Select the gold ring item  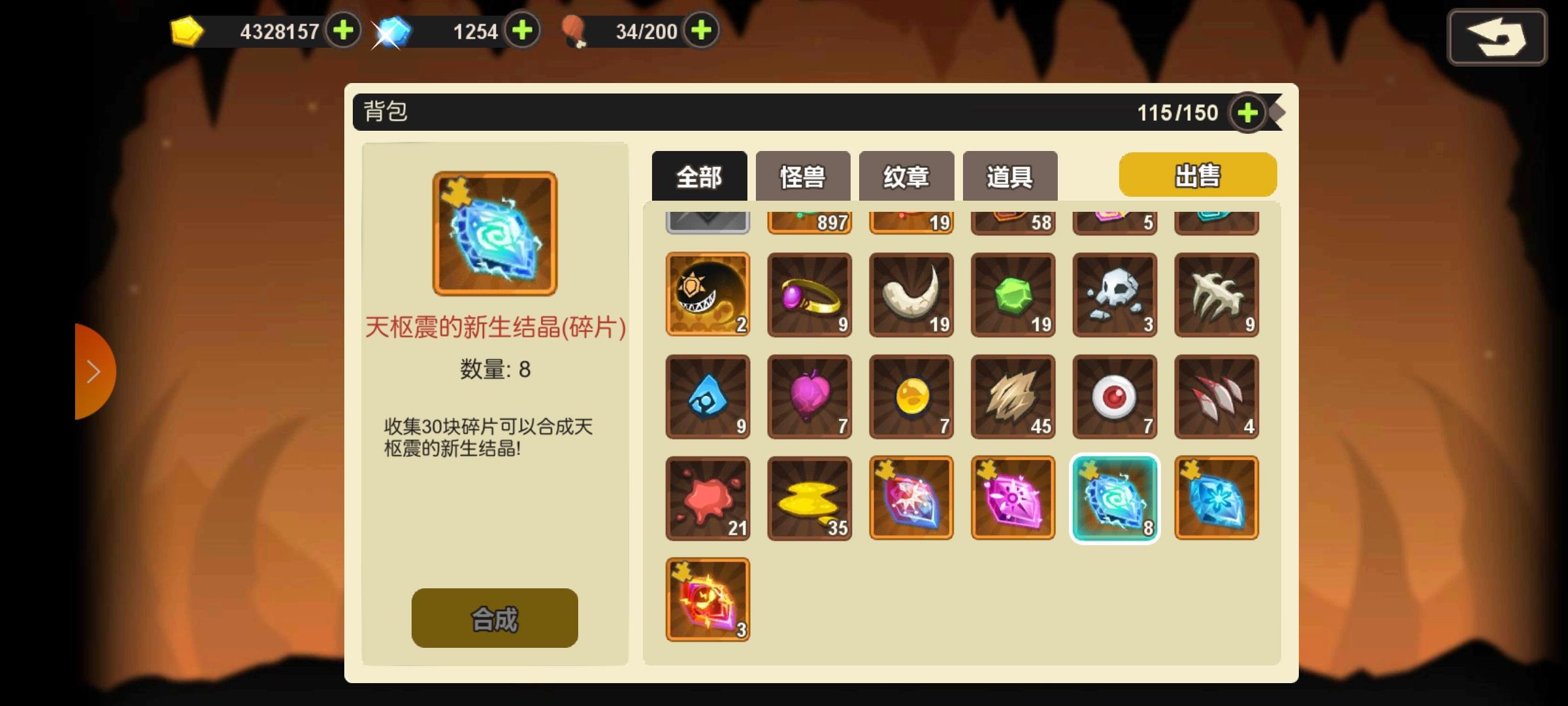tap(809, 295)
